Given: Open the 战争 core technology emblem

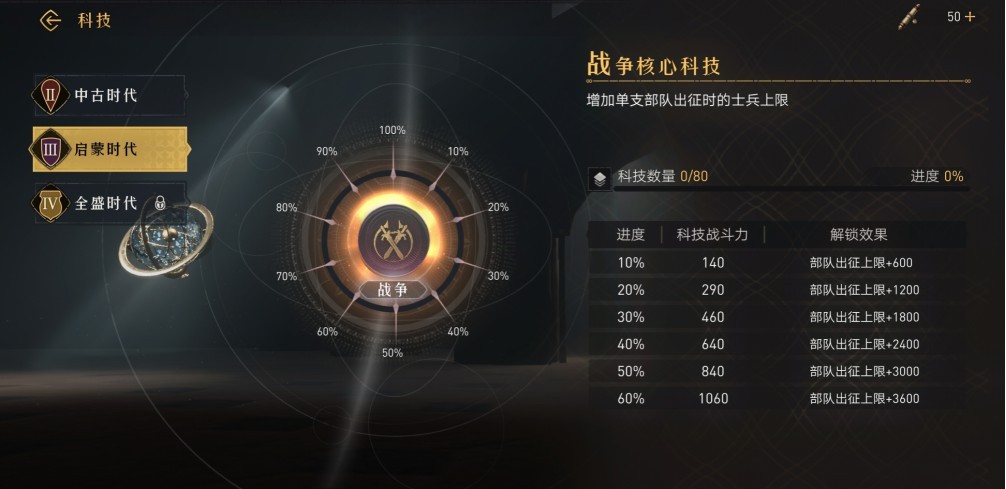Looking at the screenshot, I should tap(393, 238).
